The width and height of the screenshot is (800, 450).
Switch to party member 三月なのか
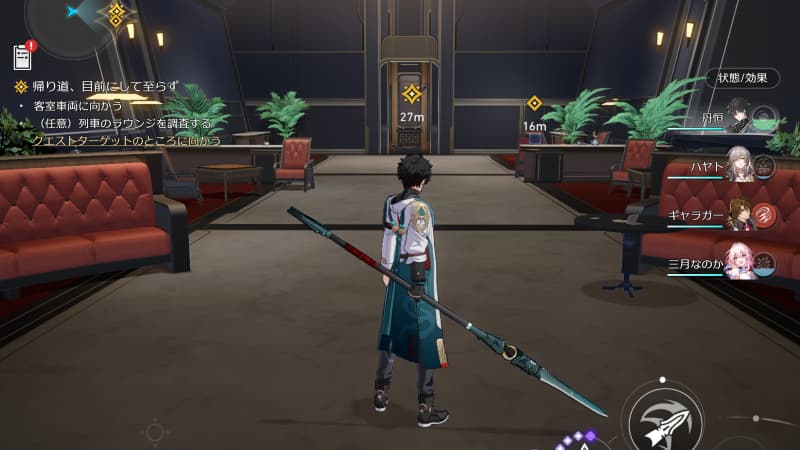pyautogui.click(x=740, y=260)
